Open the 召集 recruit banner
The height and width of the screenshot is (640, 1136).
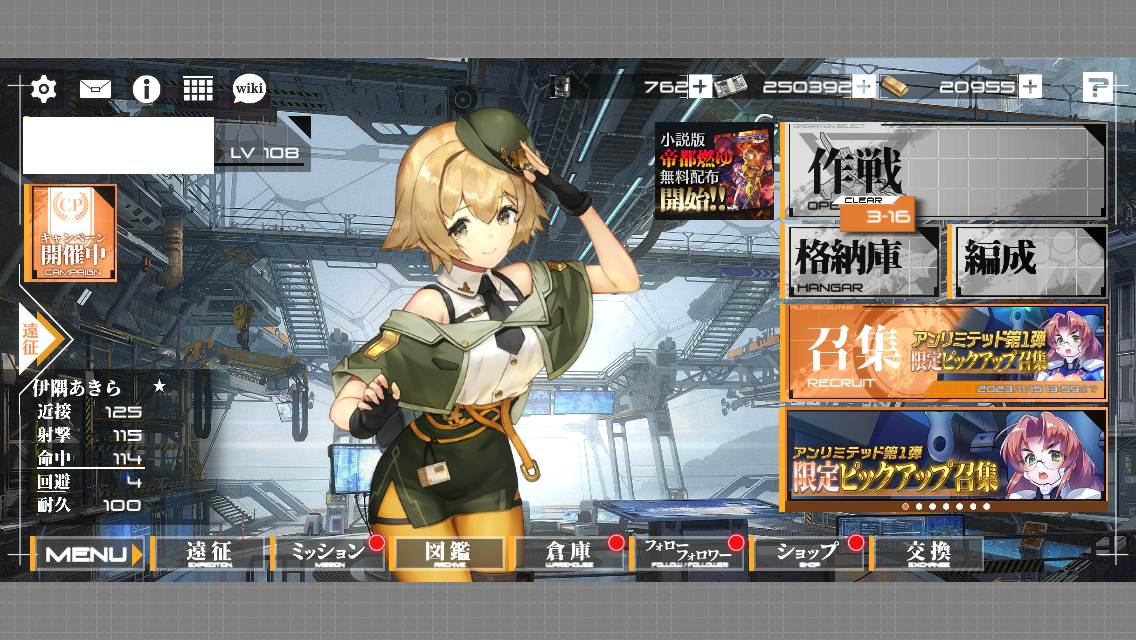[x=945, y=353]
